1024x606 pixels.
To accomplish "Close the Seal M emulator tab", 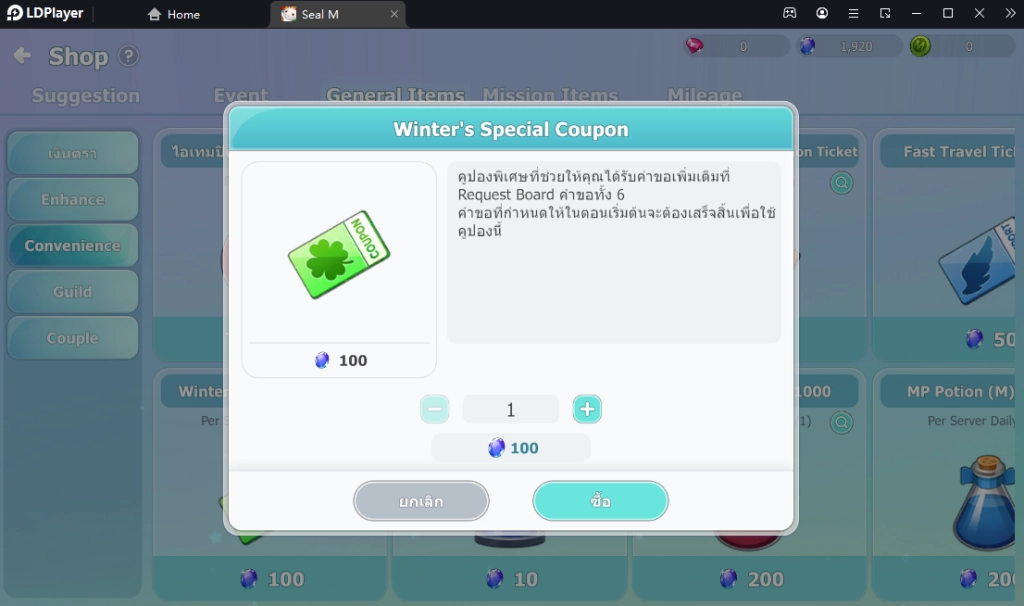I will click(x=394, y=14).
